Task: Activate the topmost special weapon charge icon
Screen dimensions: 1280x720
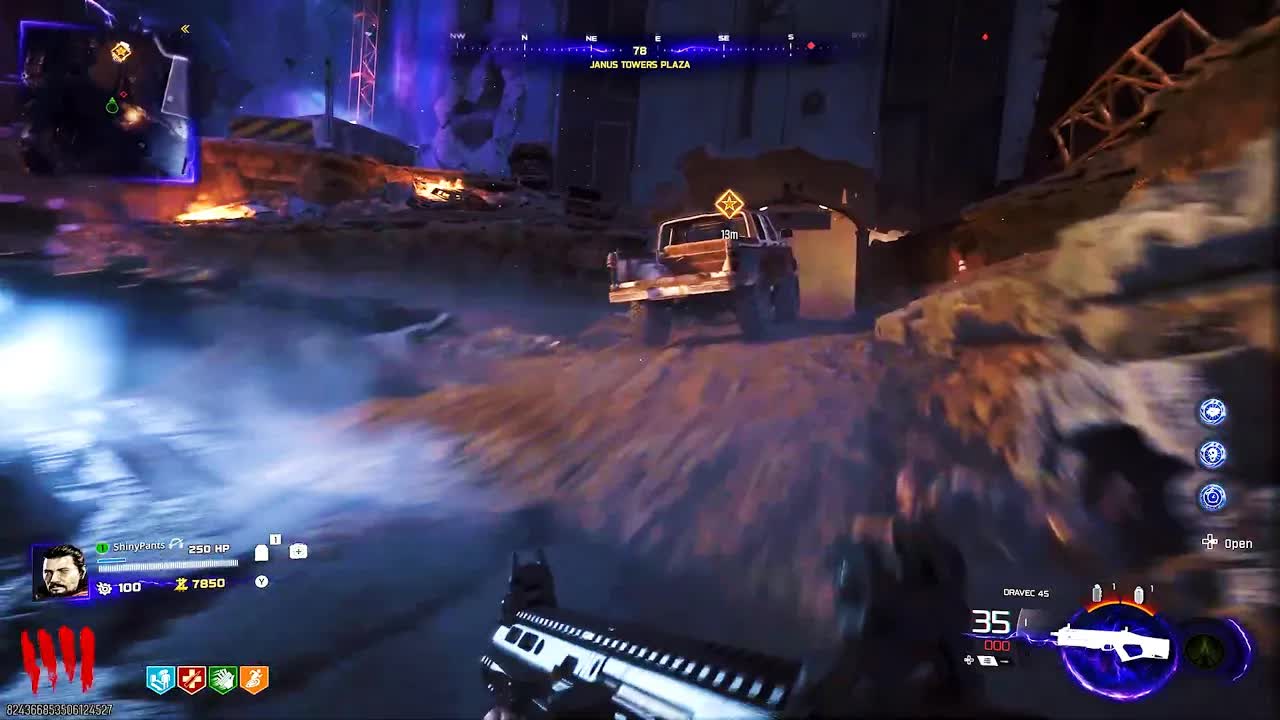Action: tap(1211, 411)
